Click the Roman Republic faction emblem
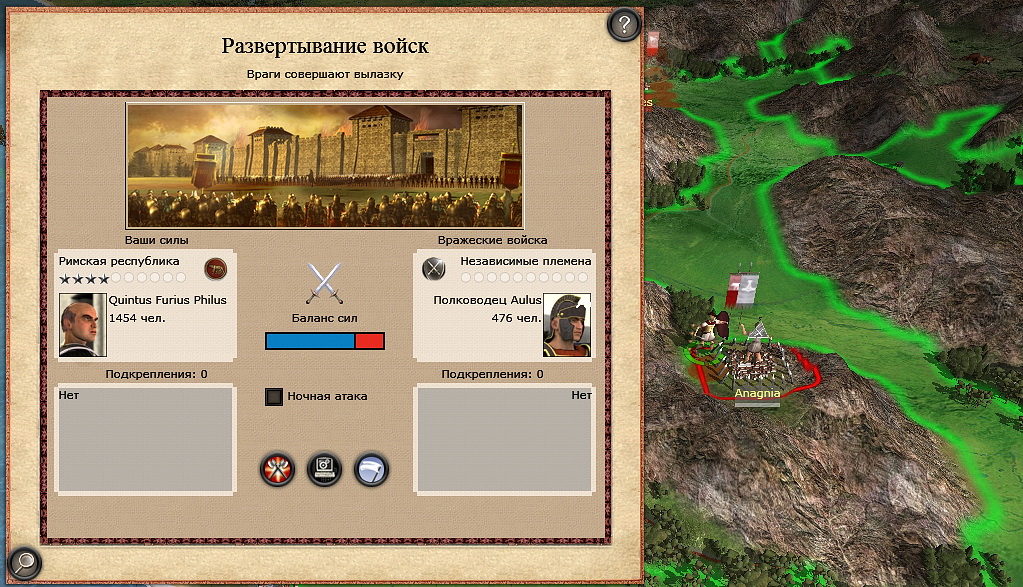 tap(215, 268)
